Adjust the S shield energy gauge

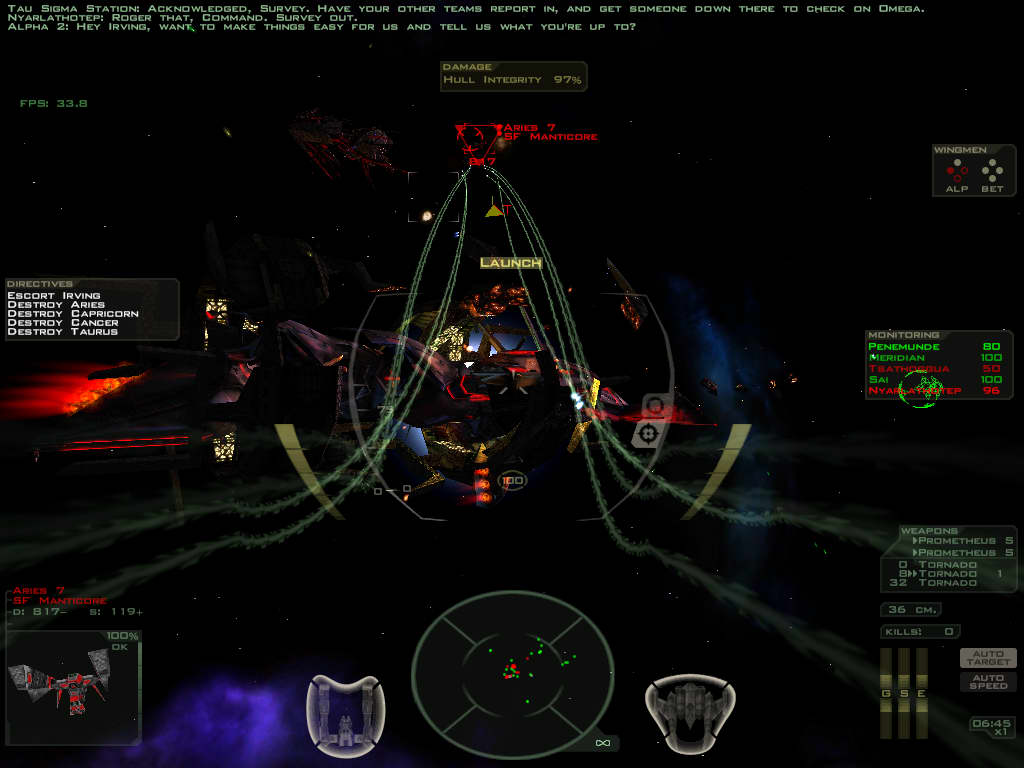pos(903,694)
